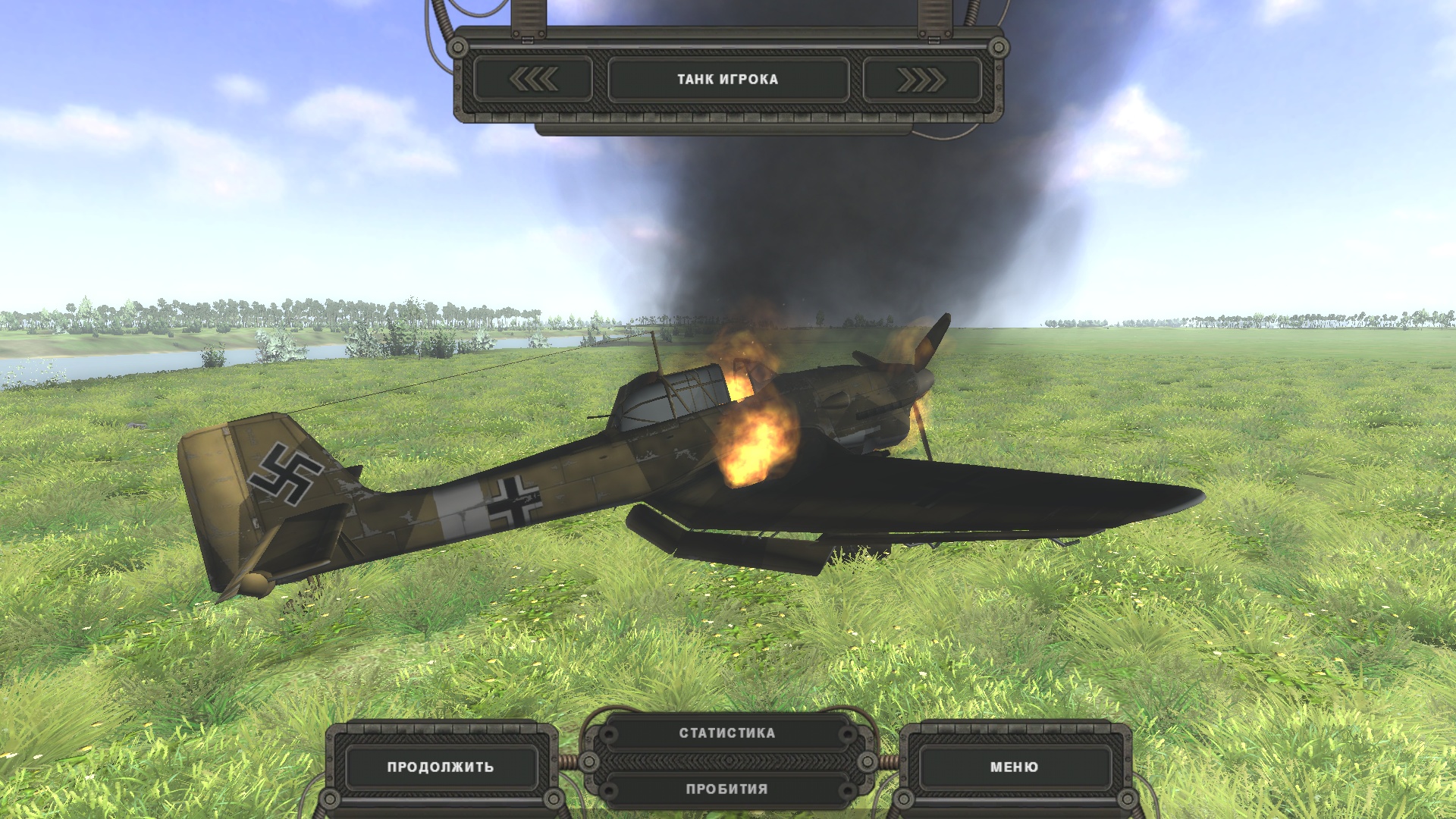Open the СТАТИСТИКА statistics panel
Viewport: 1456px width, 819px height.
point(726,733)
